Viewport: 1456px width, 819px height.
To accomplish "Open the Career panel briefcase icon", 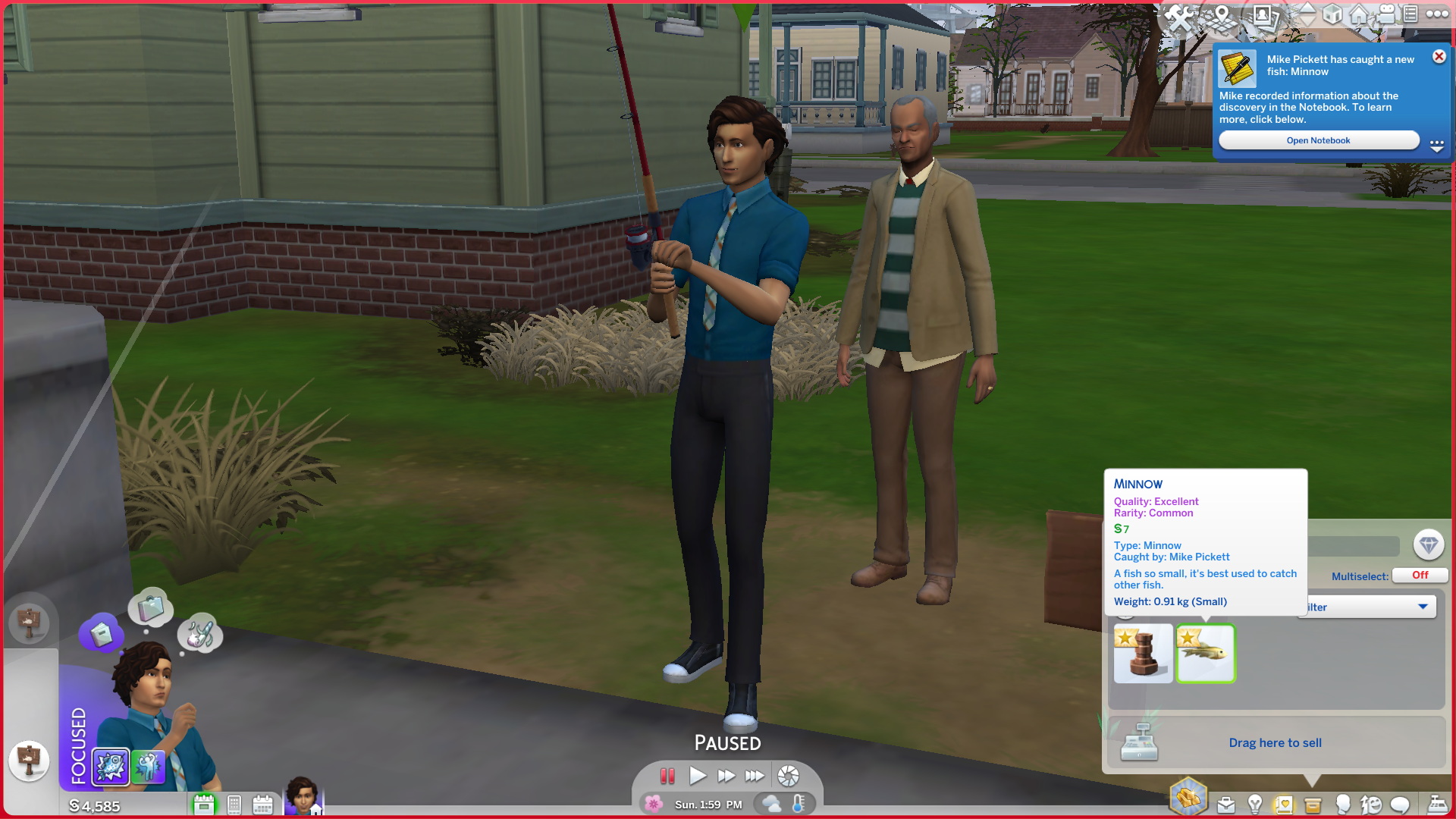I will (x=1226, y=804).
